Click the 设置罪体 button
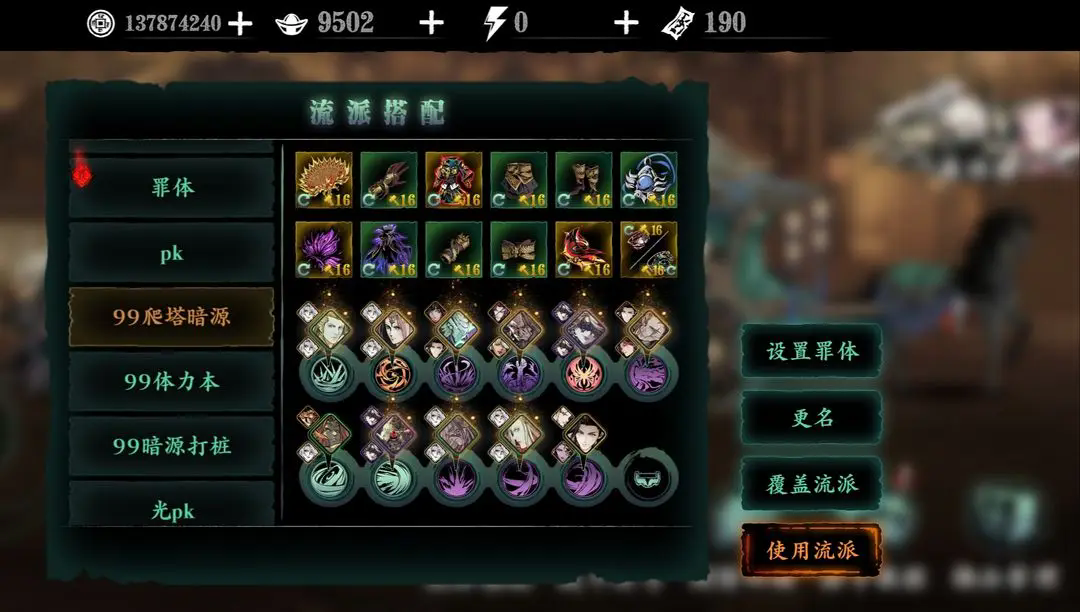This screenshot has height=612, width=1080. [812, 352]
